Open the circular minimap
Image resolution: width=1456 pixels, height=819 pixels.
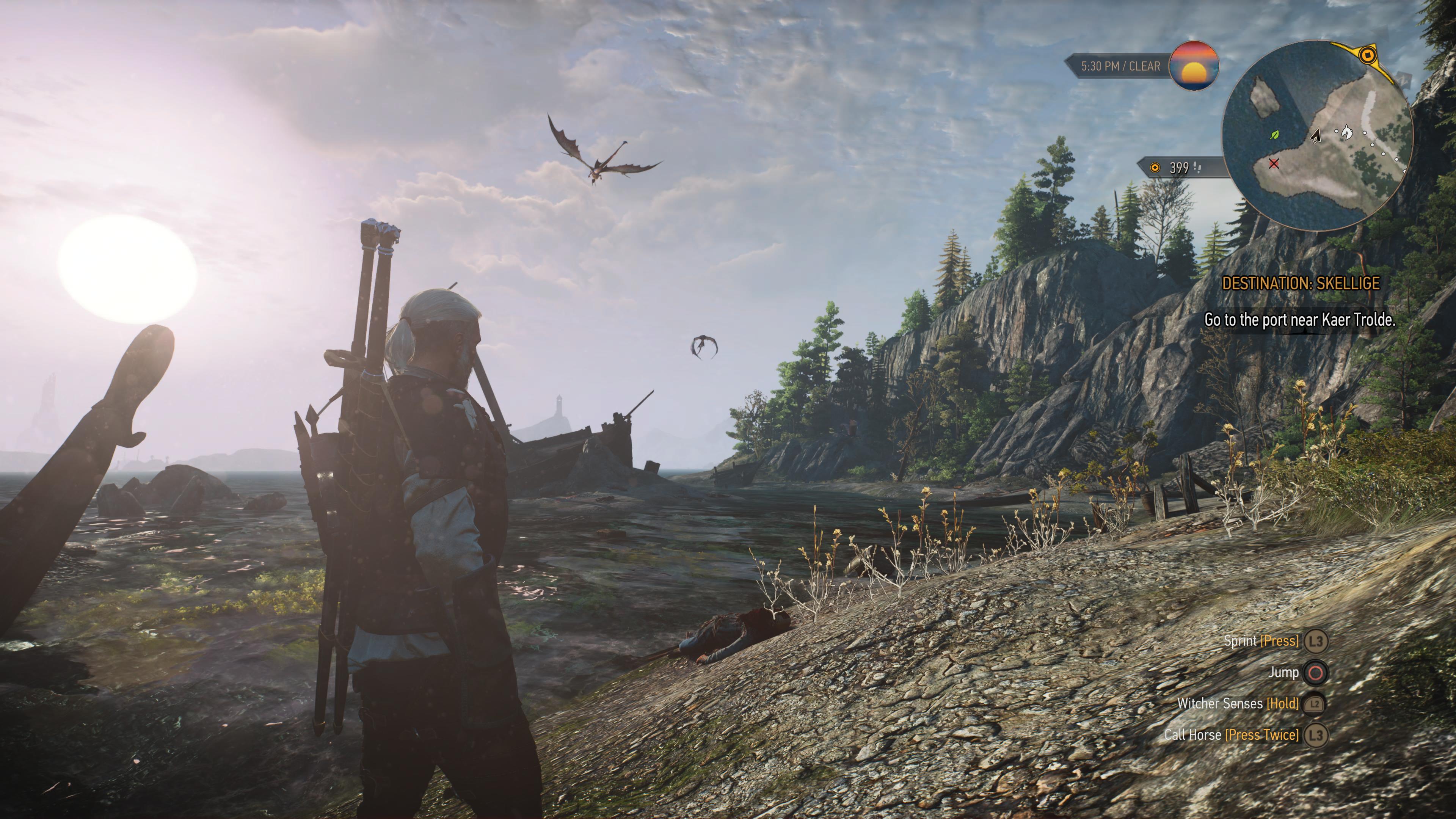pyautogui.click(x=1317, y=136)
